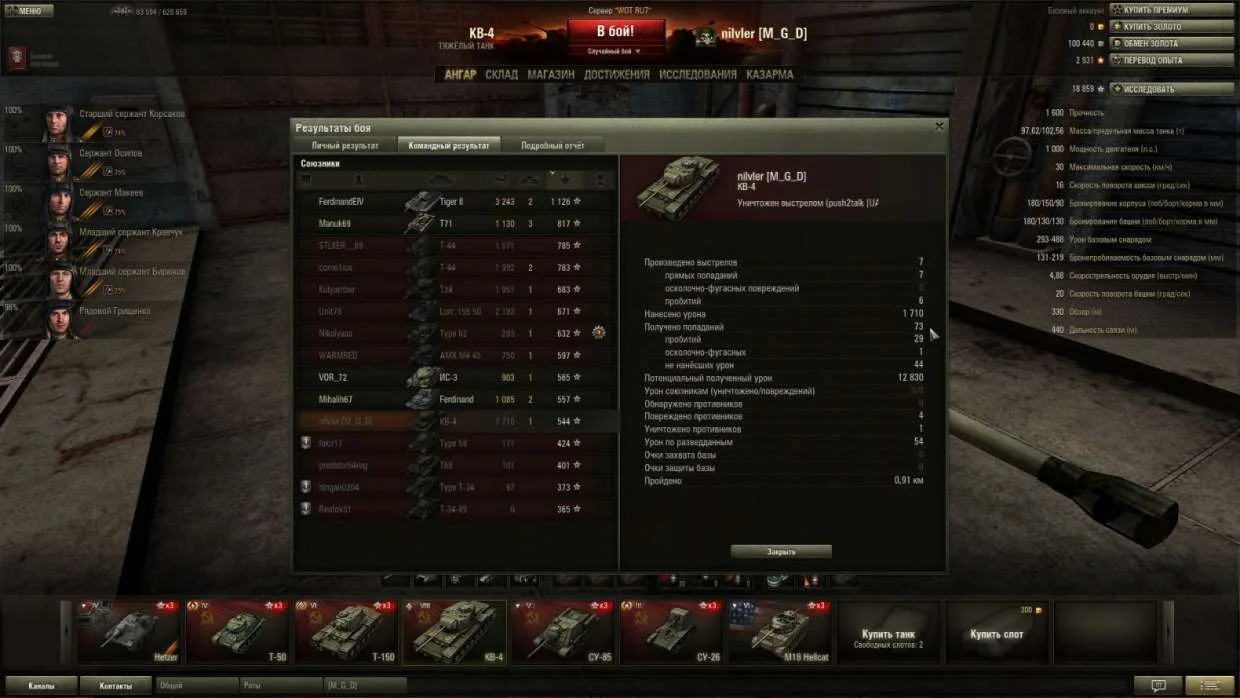
Task: Close battle results with Закрыть button
Action: click(x=781, y=552)
